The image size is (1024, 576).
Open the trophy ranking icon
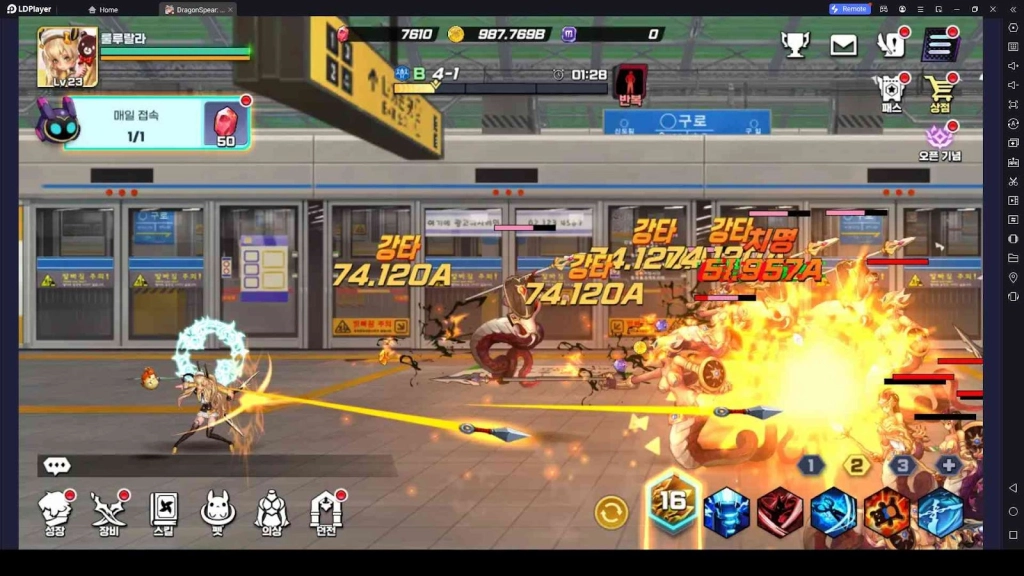795,44
